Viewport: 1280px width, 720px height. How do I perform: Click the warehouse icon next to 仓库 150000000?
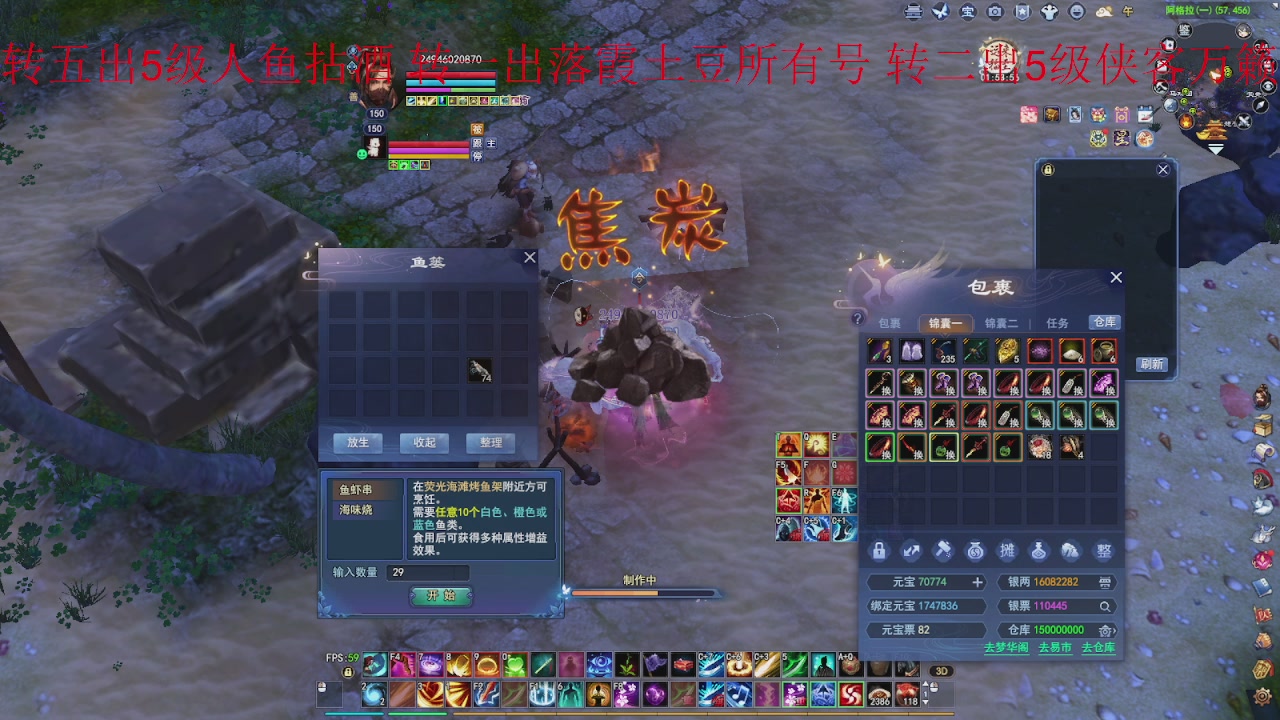click(1105, 630)
